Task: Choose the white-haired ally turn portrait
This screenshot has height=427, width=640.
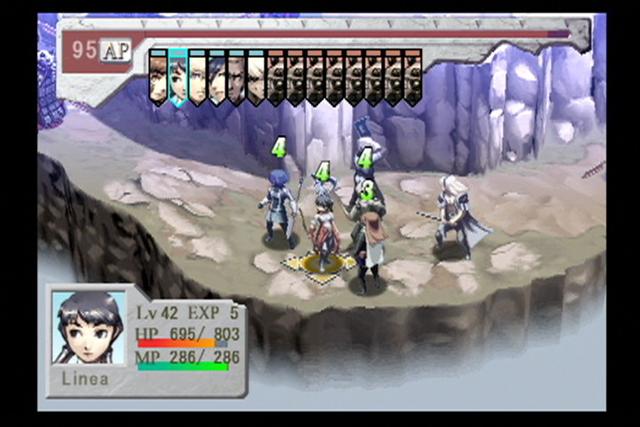Action: [255, 77]
